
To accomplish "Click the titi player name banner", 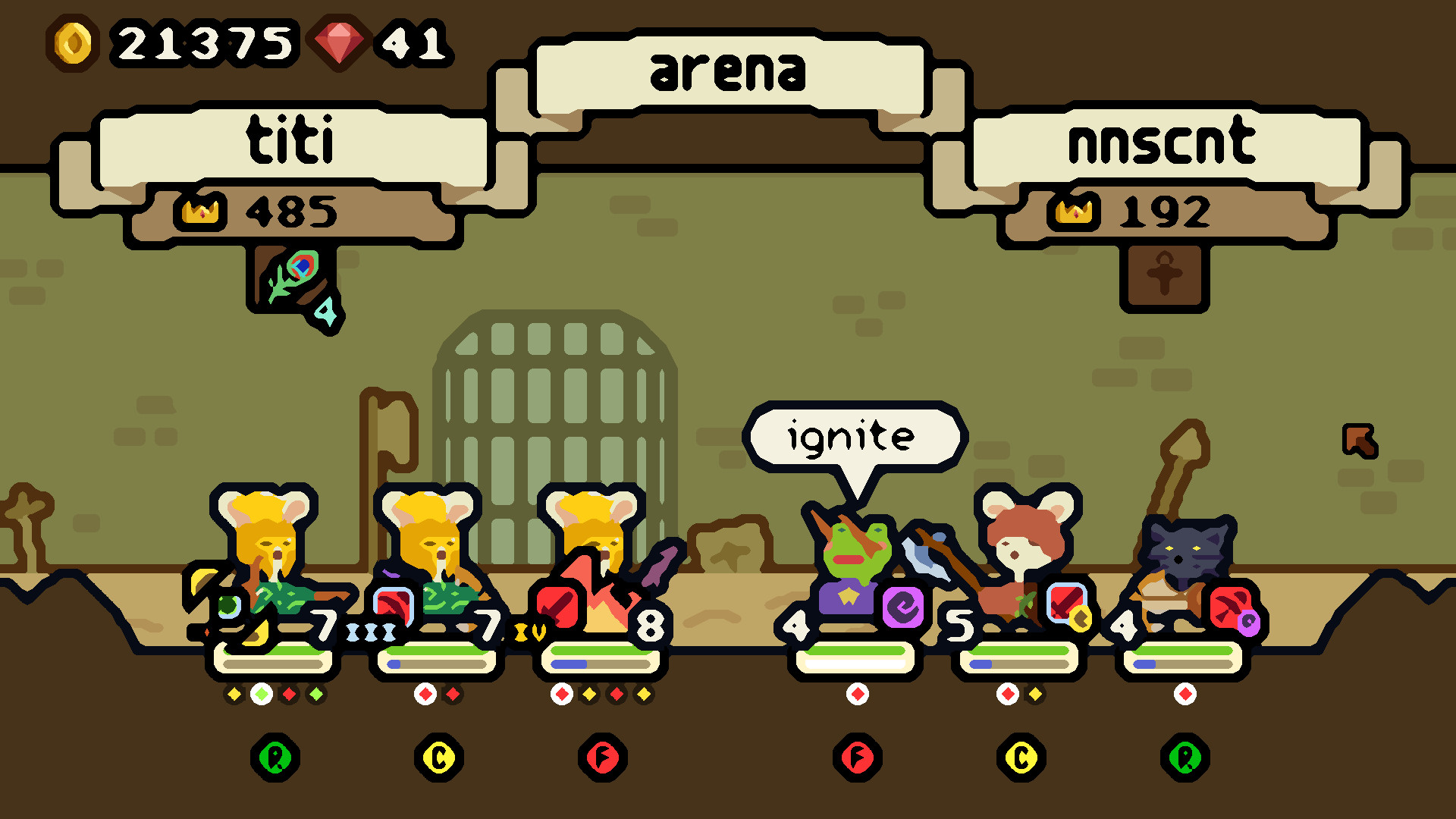I will (x=290, y=140).
